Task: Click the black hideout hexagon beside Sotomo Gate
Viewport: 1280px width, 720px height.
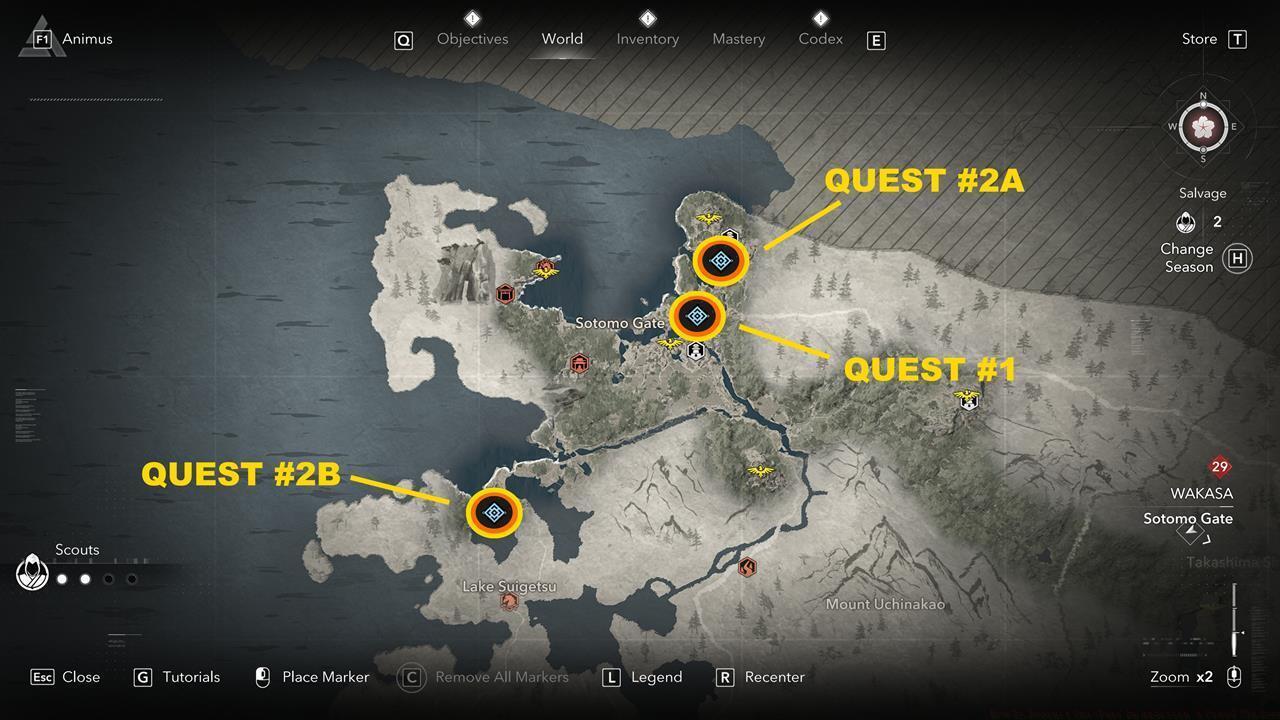Action: (x=695, y=350)
